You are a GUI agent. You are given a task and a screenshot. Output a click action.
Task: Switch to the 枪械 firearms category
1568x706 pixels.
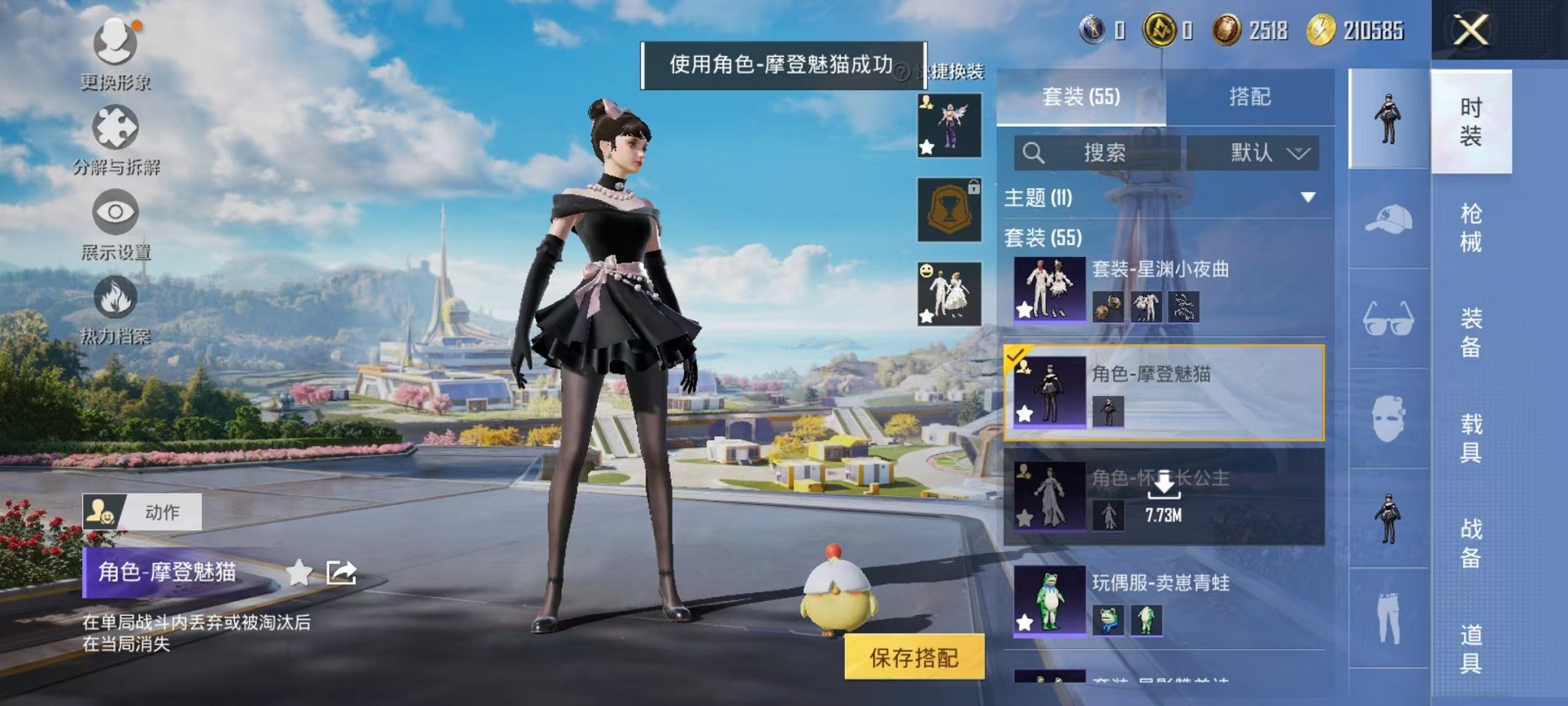[1470, 228]
